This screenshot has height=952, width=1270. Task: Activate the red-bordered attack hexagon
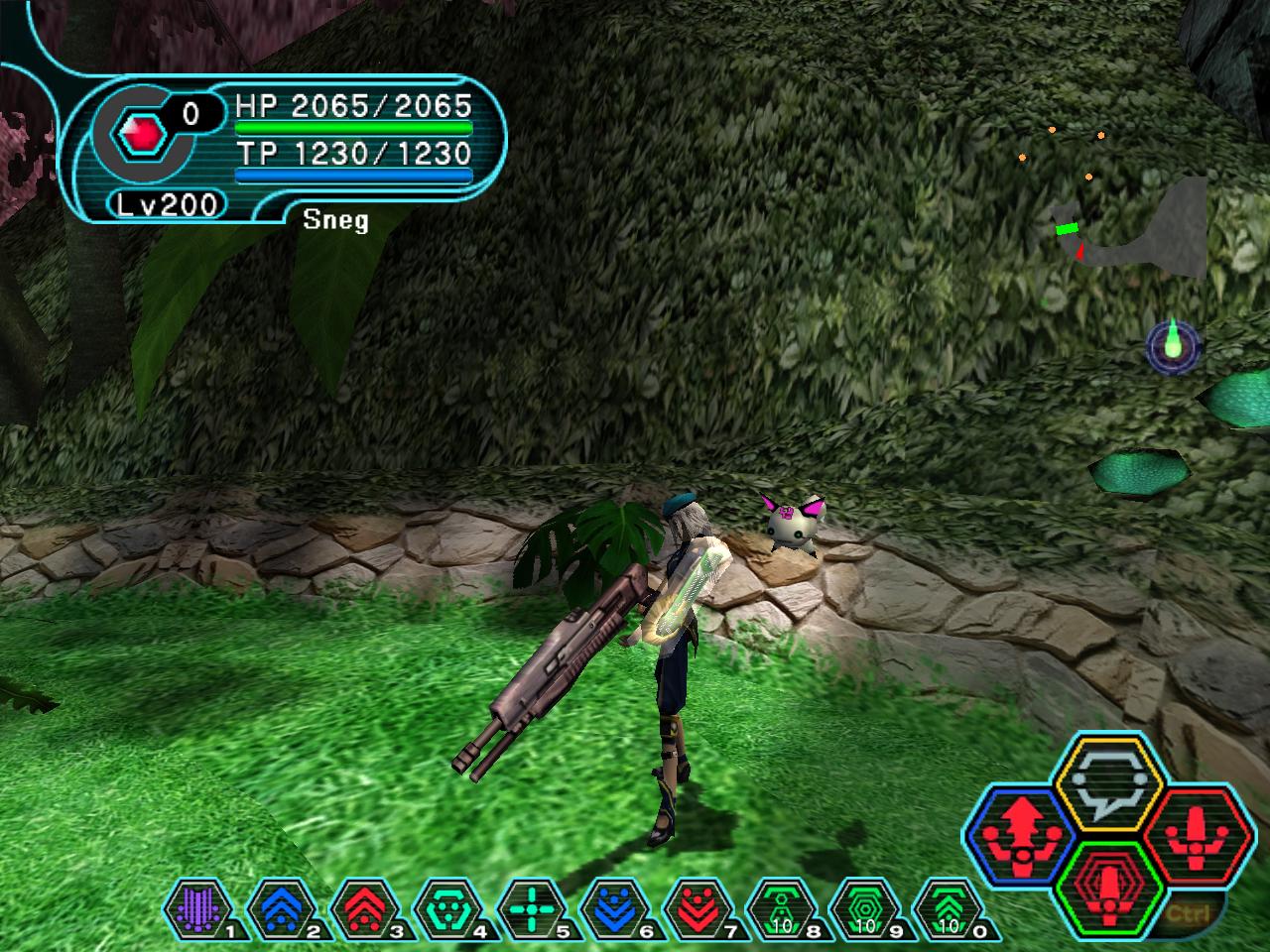(1191, 831)
